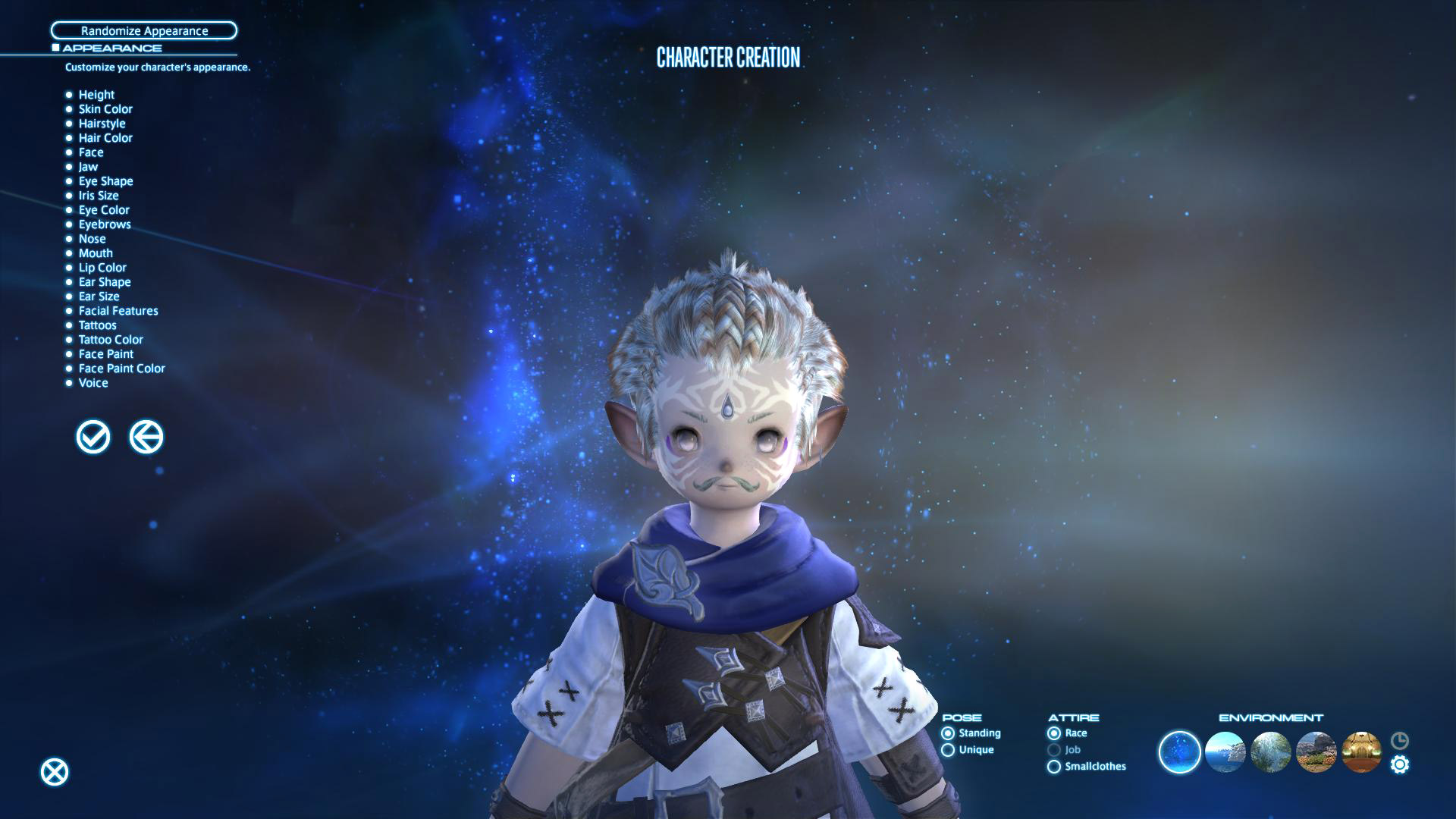This screenshot has width=1456, height=819.
Task: Select the Eye Shape option
Action: (x=105, y=181)
